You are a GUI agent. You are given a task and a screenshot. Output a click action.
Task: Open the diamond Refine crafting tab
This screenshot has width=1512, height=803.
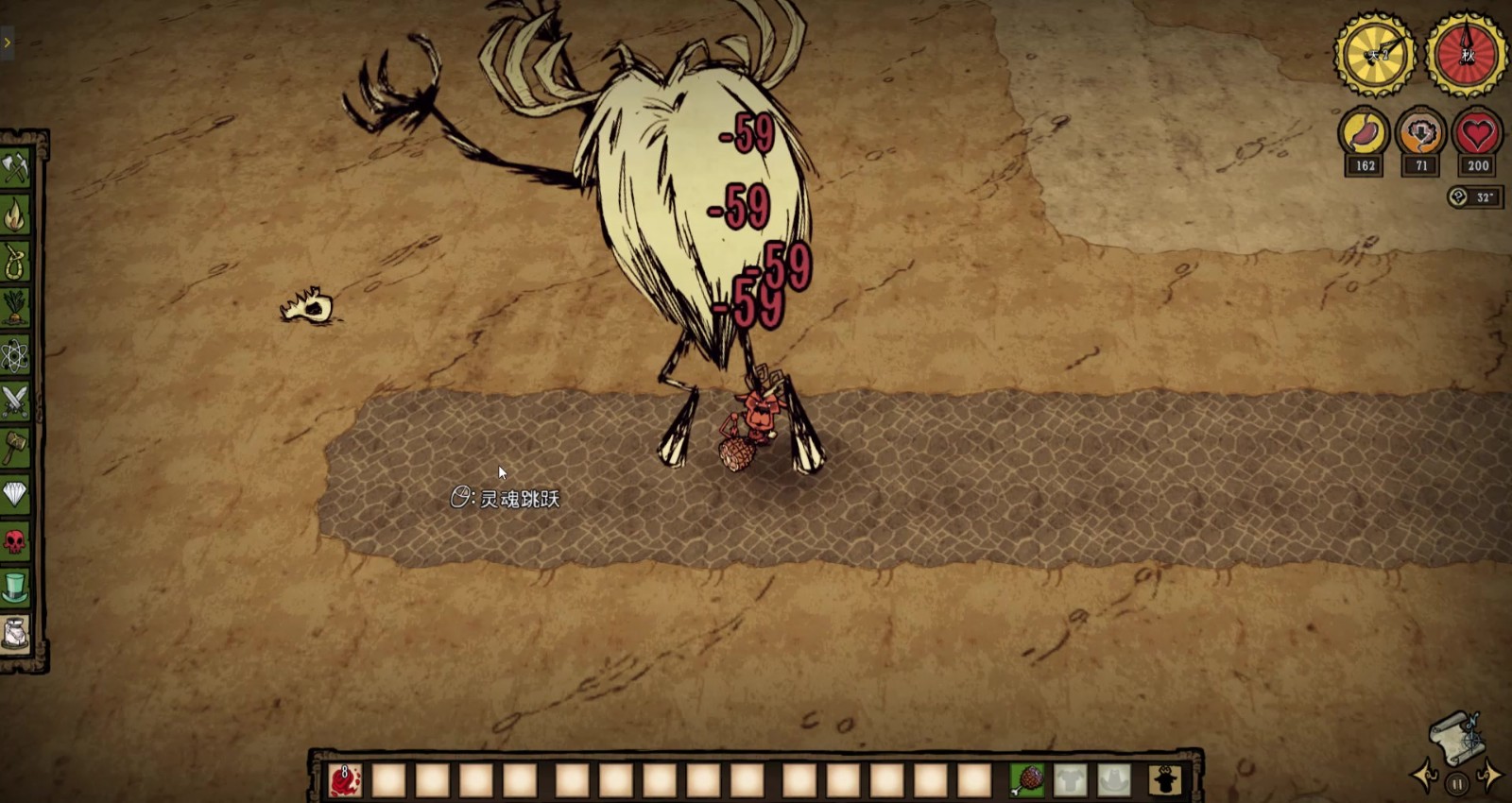[16, 494]
